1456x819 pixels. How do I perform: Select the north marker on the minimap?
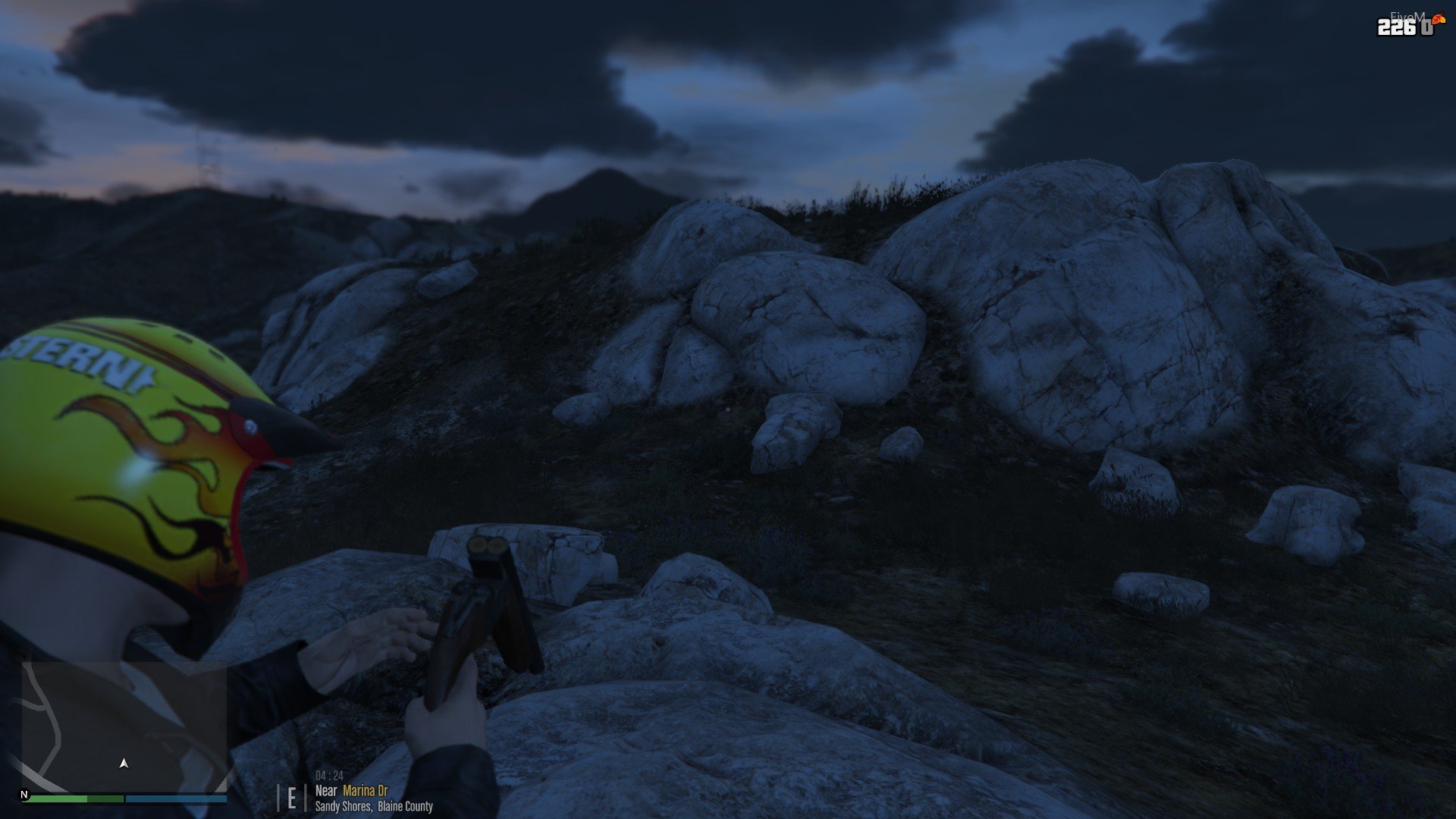click(x=24, y=795)
